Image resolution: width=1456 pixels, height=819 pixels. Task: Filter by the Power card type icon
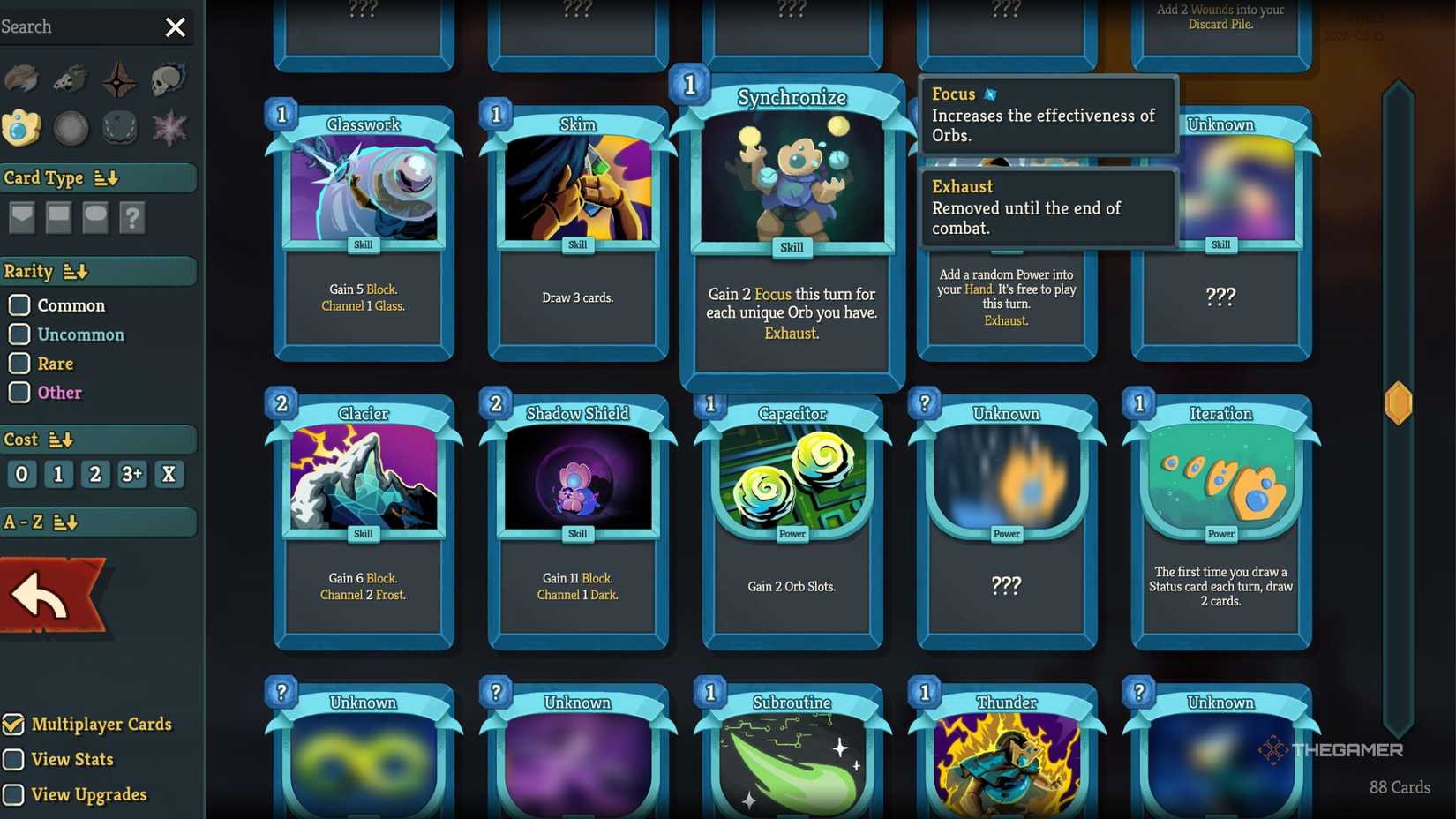click(94, 218)
